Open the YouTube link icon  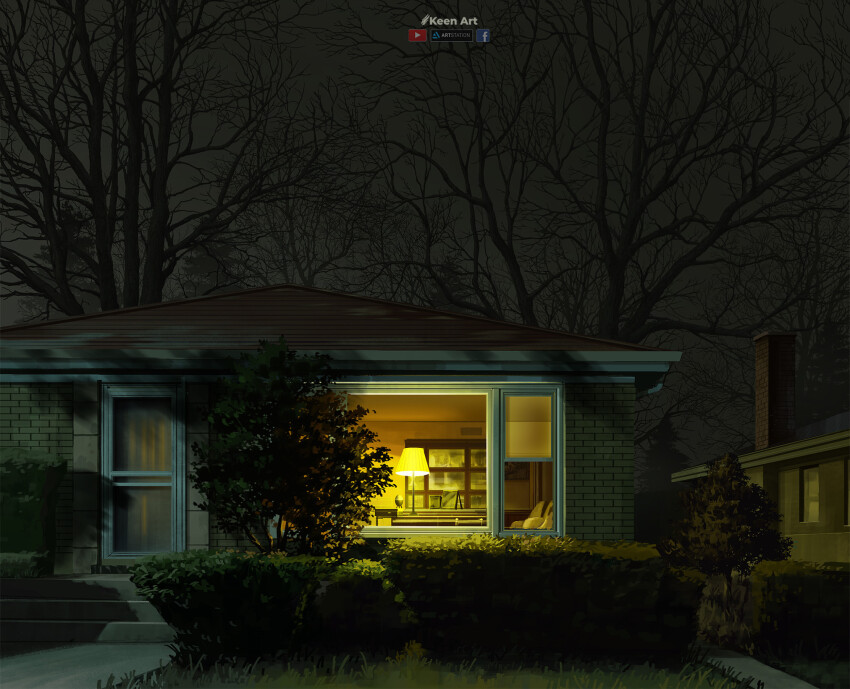point(417,36)
